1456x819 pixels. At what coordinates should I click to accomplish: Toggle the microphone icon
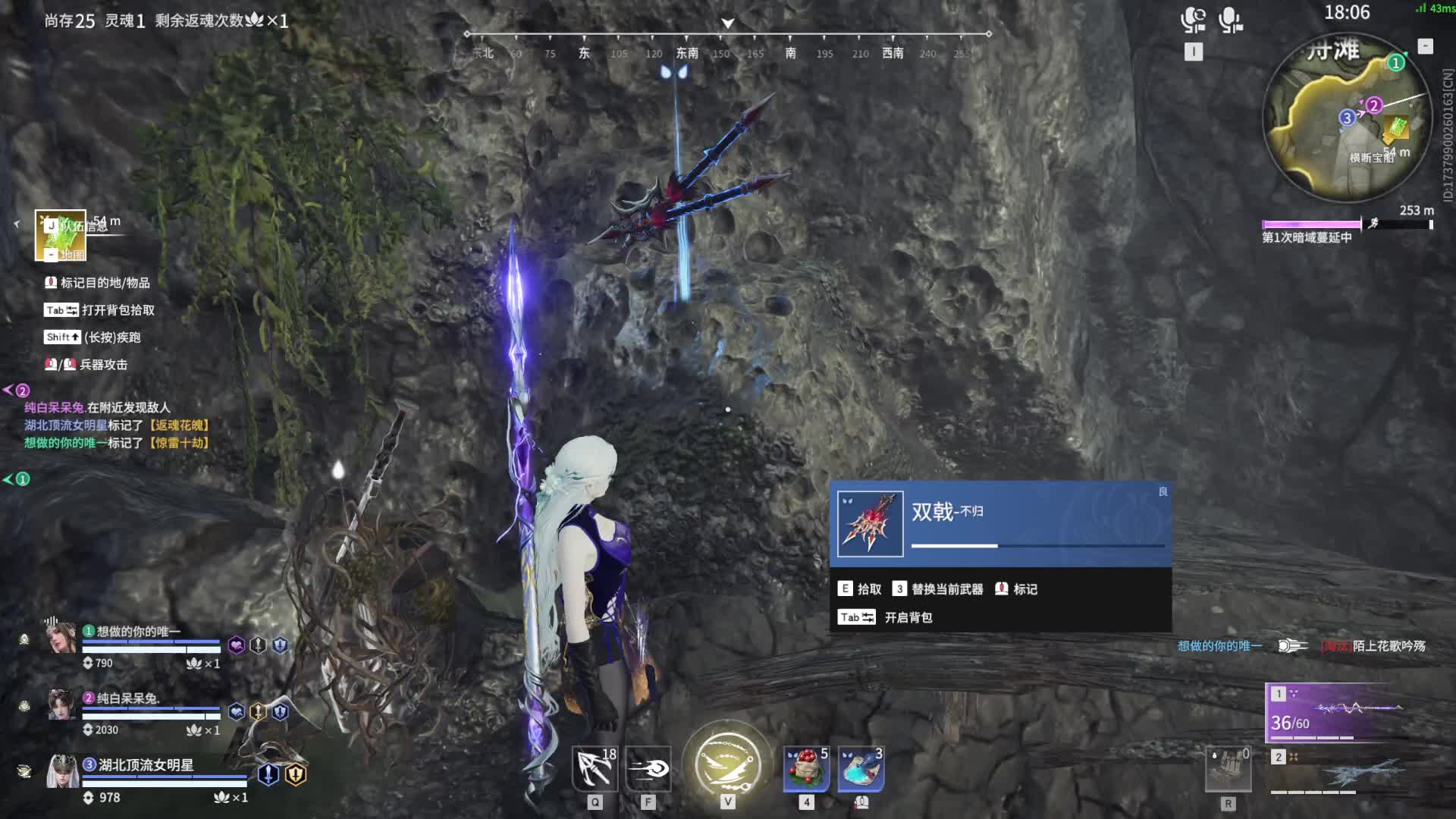(1229, 20)
